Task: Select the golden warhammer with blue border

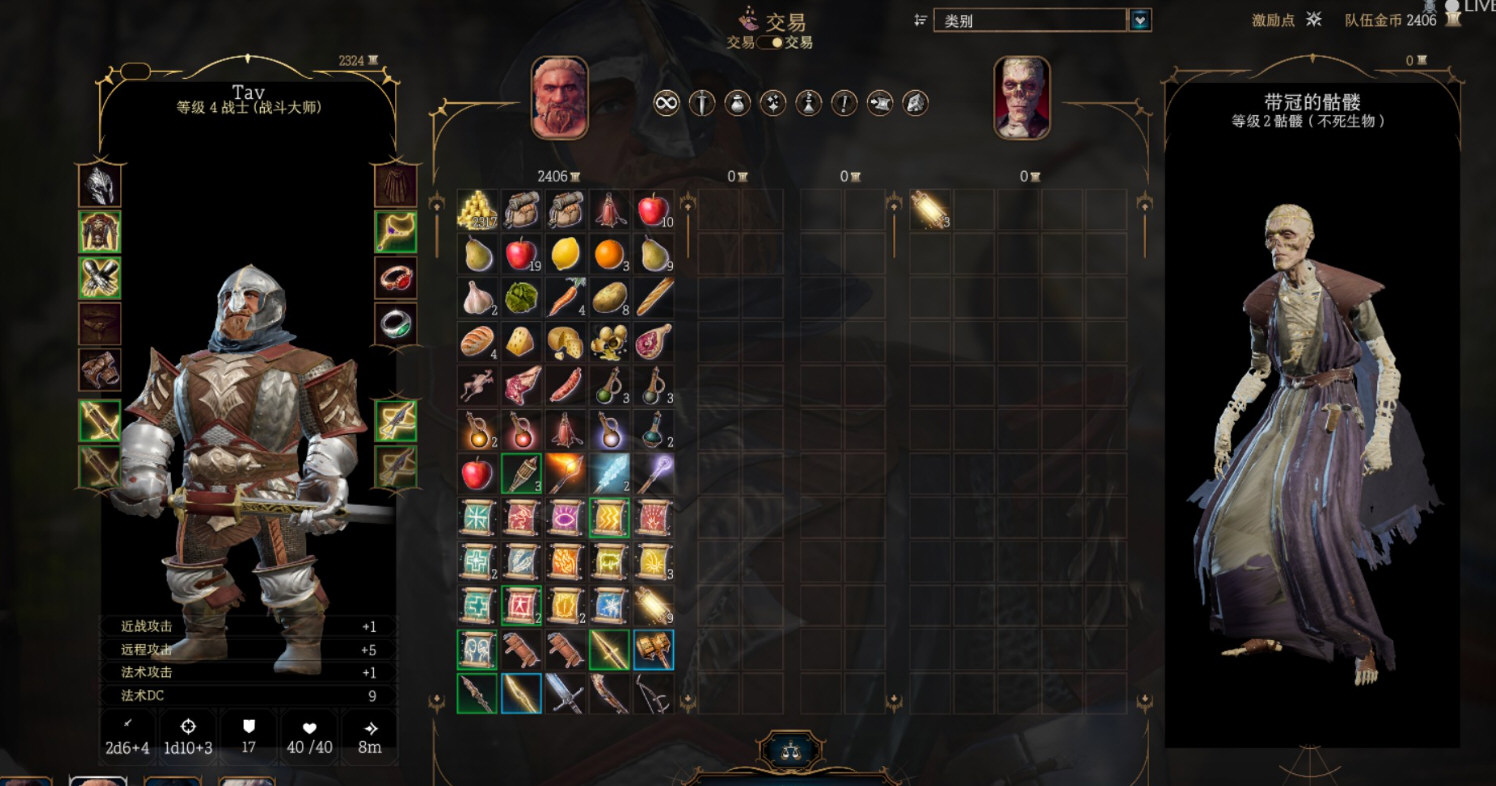Action: coord(653,650)
